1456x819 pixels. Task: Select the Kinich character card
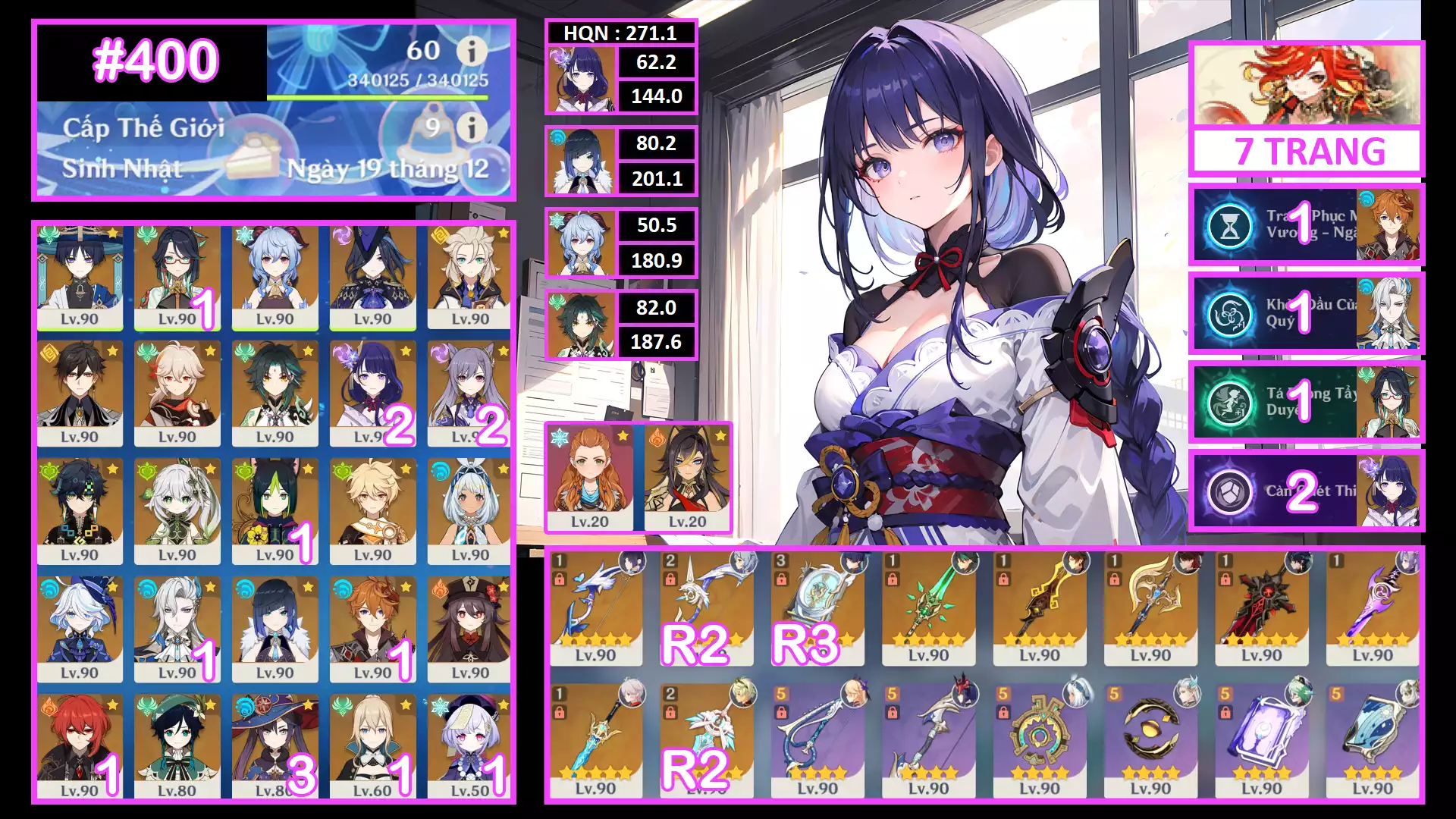click(80, 512)
